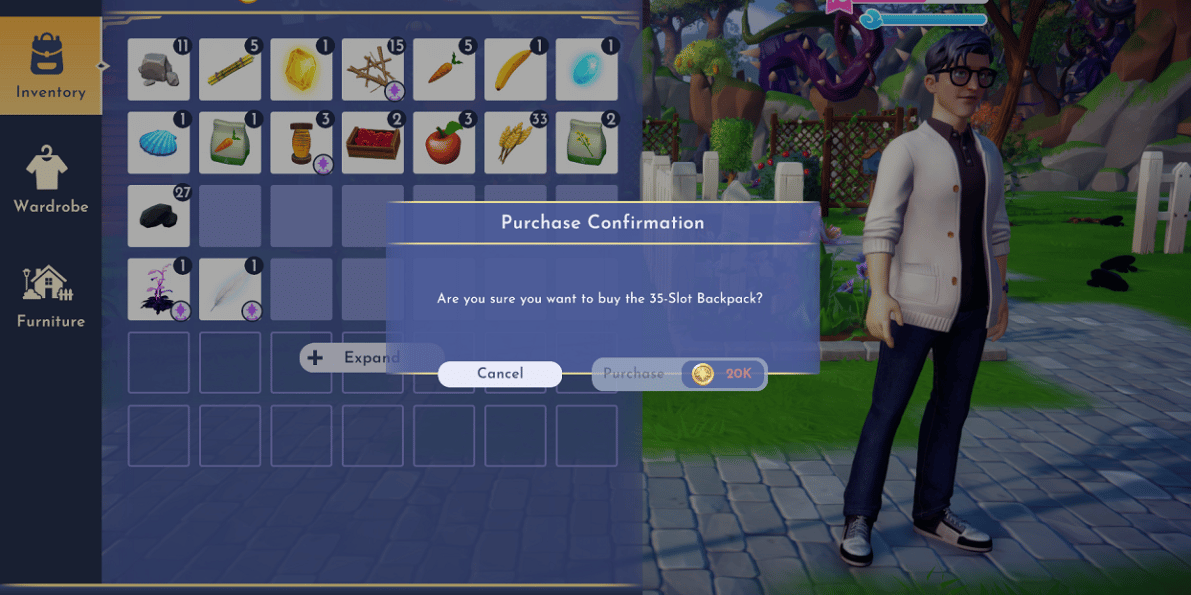Viewport: 1191px width, 595px height.
Task: Choose the carrot seed bag
Action: click(x=230, y=143)
